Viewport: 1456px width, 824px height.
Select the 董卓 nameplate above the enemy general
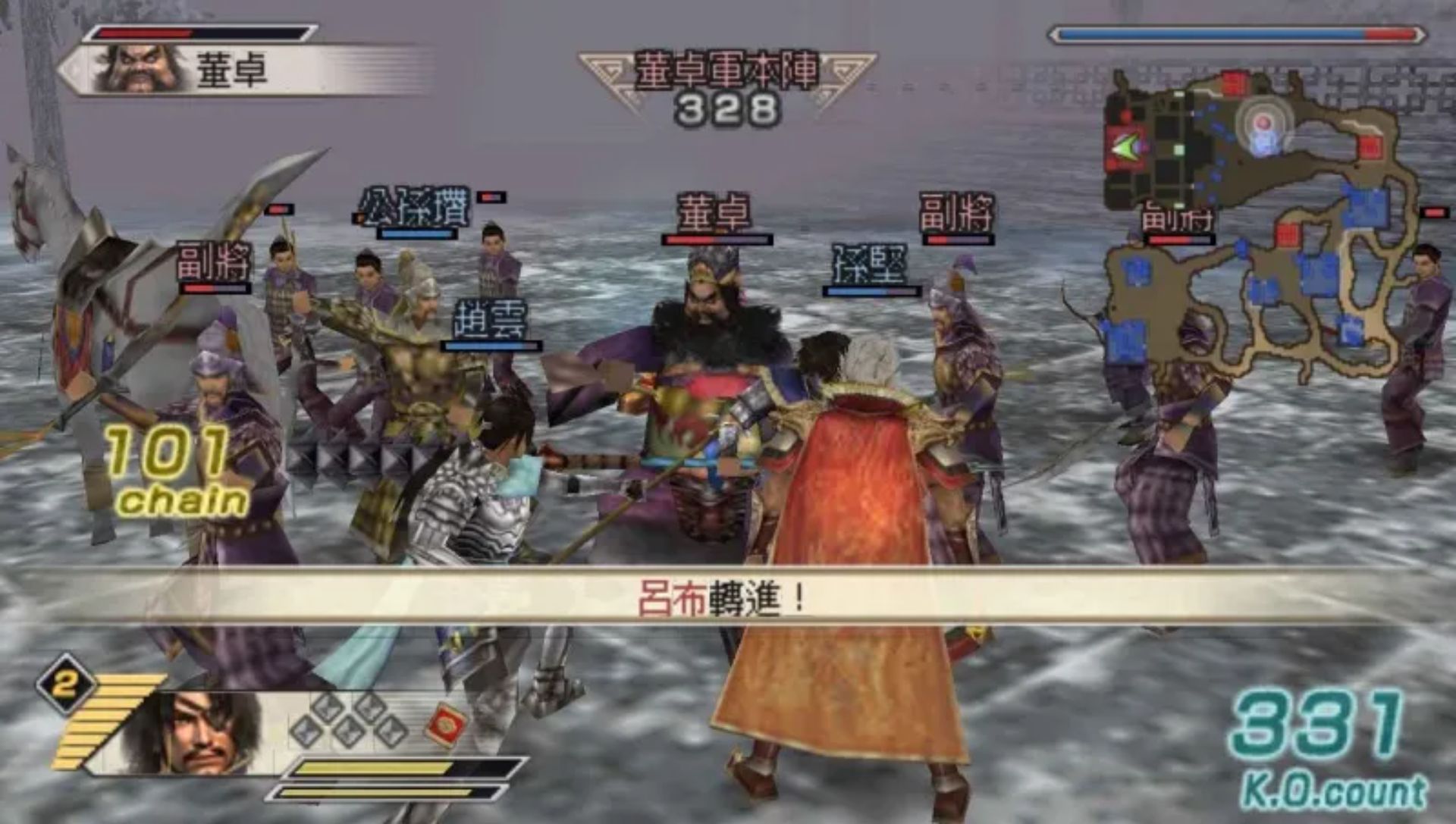pyautogui.click(x=717, y=215)
